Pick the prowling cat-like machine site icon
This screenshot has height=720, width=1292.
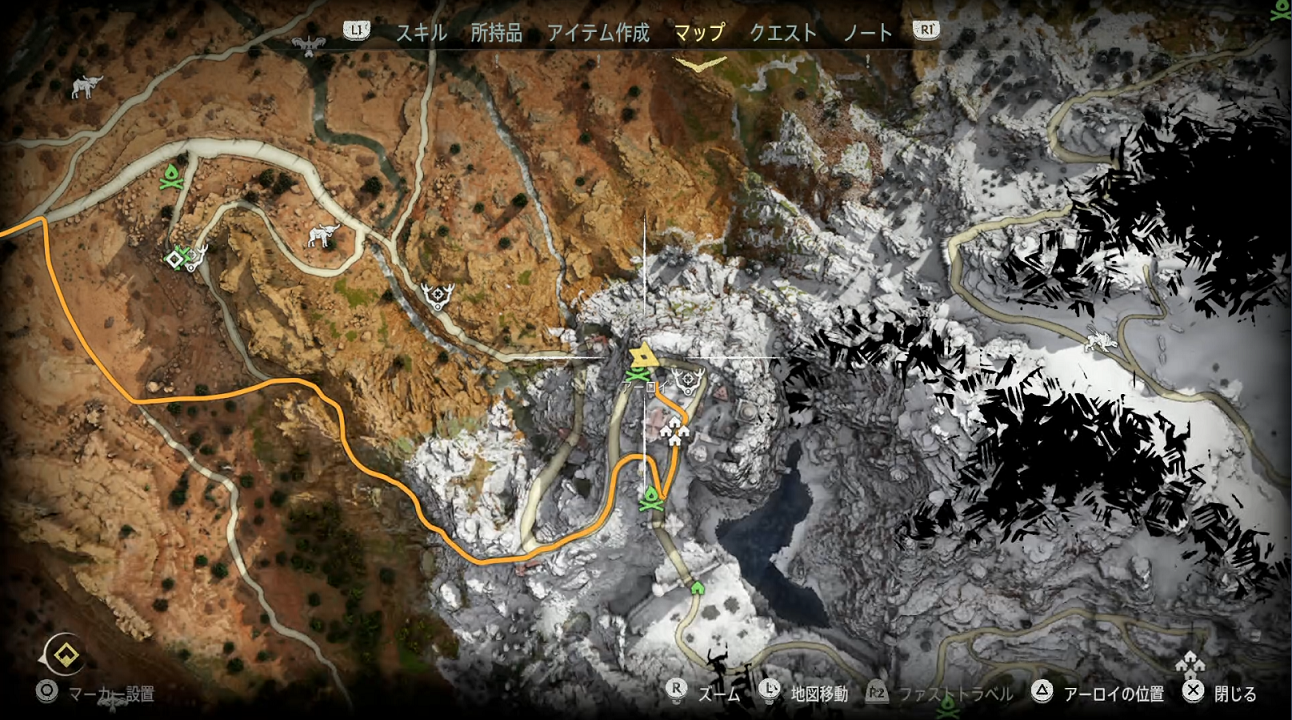click(x=1101, y=339)
